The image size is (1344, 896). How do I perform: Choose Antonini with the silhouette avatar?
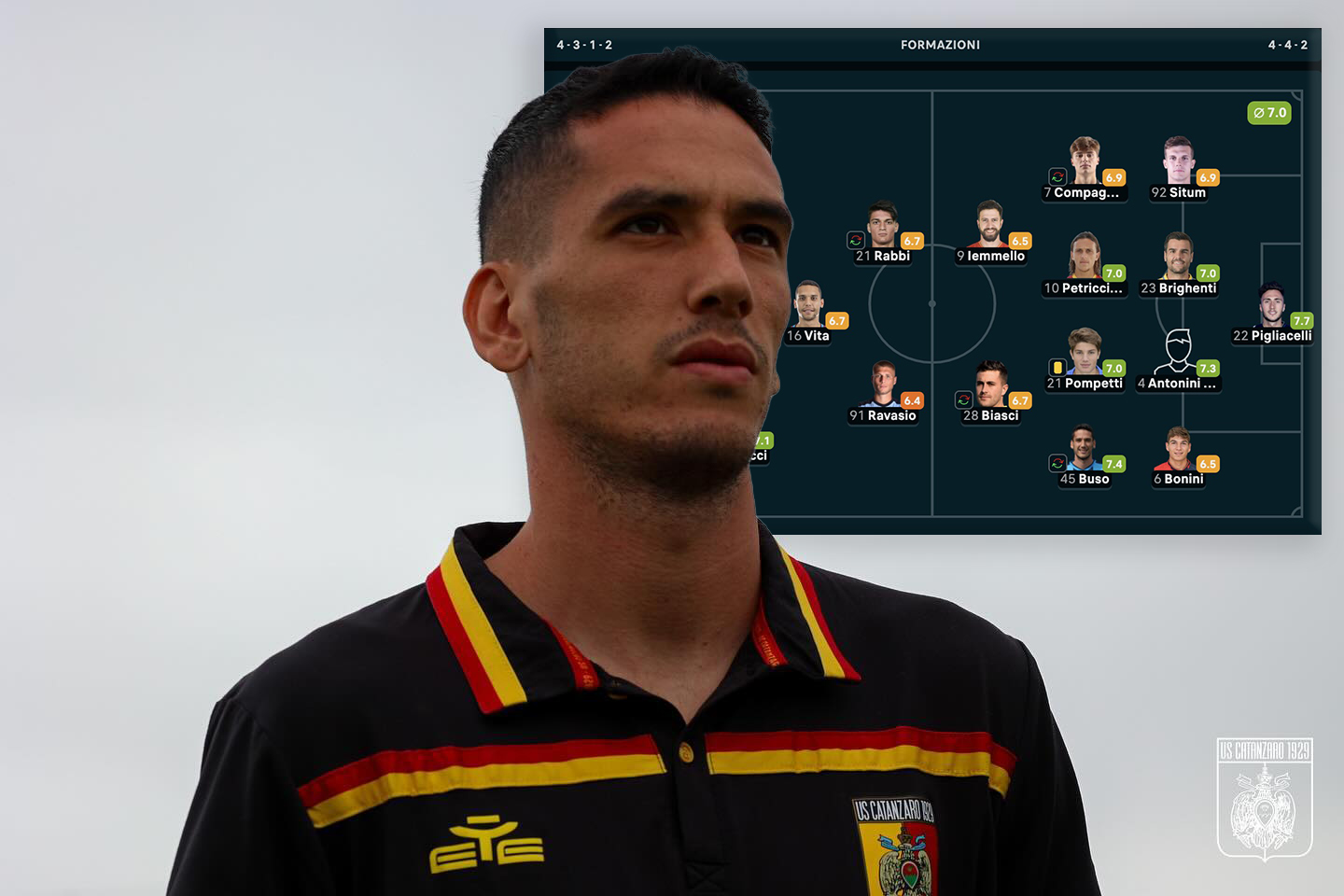[x=1178, y=353]
